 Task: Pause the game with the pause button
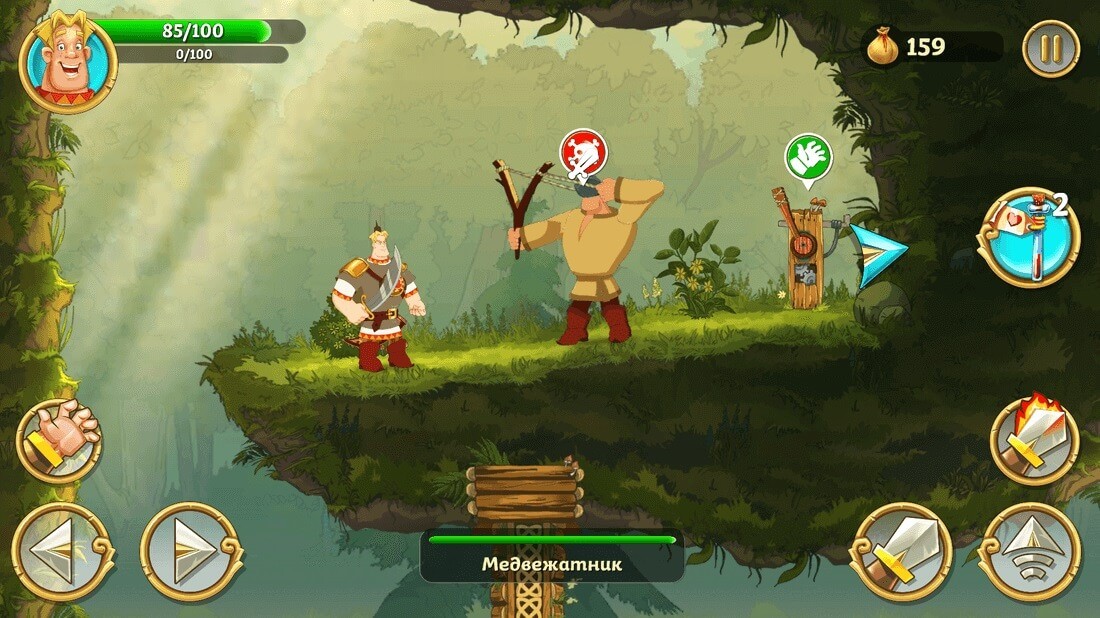click(1051, 48)
